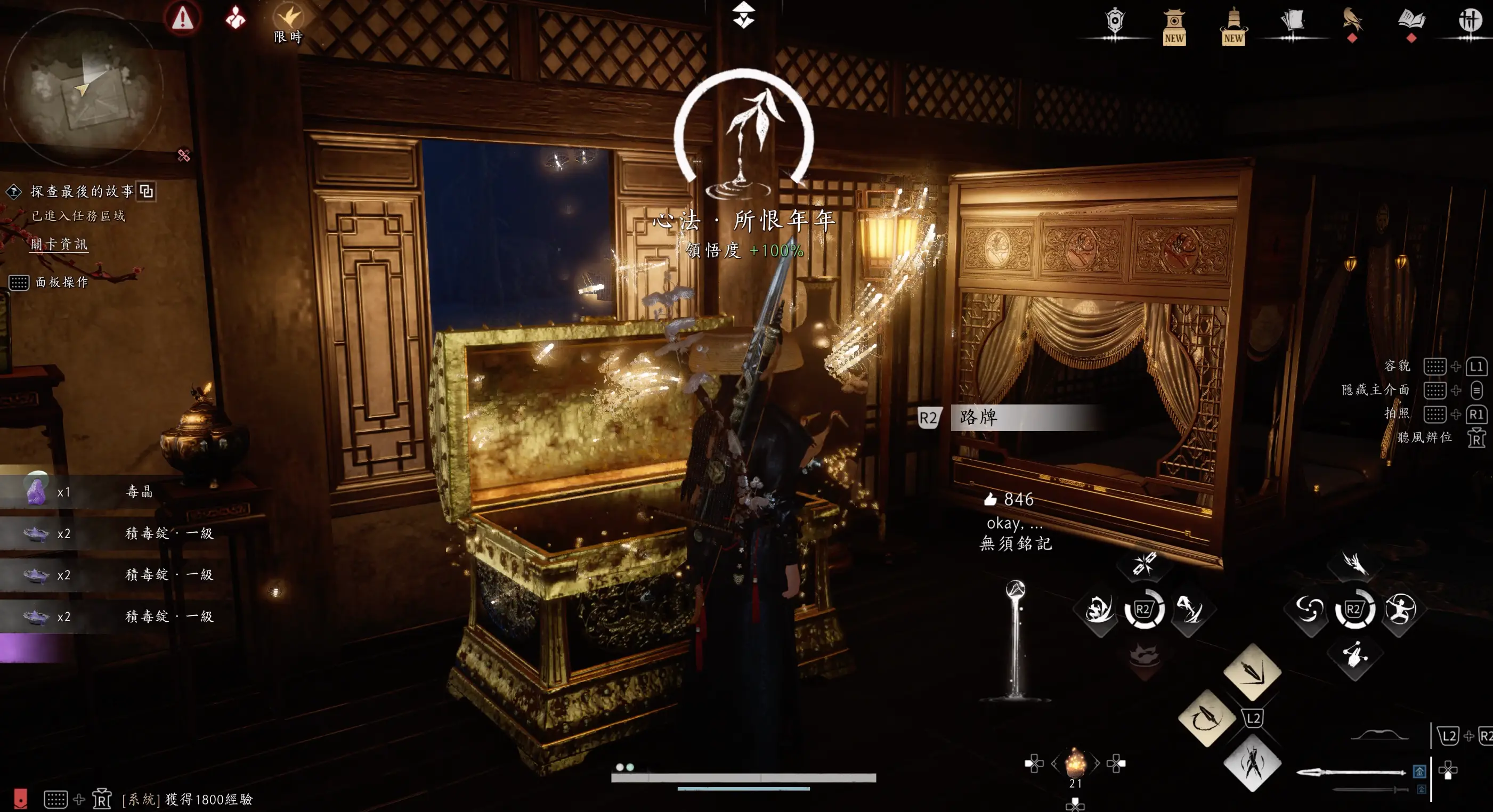This screenshot has height=812, width=1493.
Task: Select the fiery consumable item with count 21
Action: (x=1075, y=763)
